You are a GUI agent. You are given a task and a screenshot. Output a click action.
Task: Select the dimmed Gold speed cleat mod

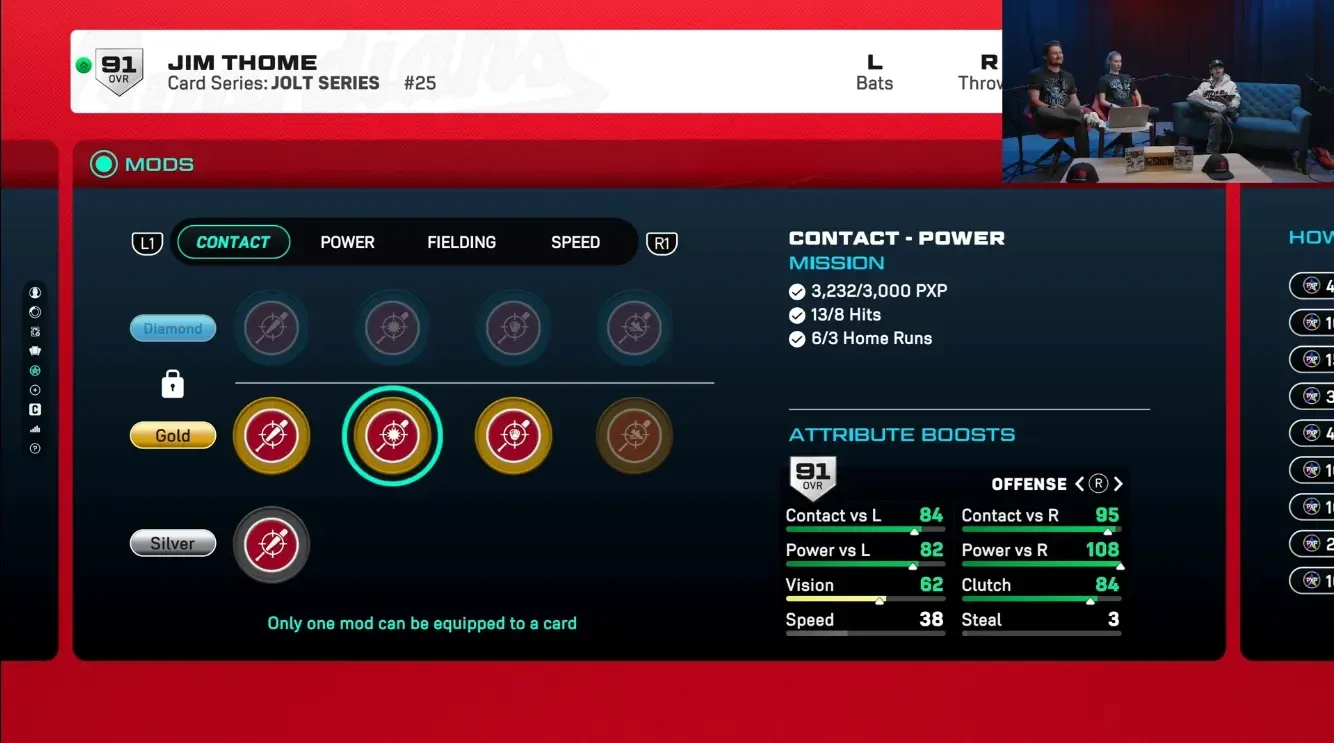(634, 436)
